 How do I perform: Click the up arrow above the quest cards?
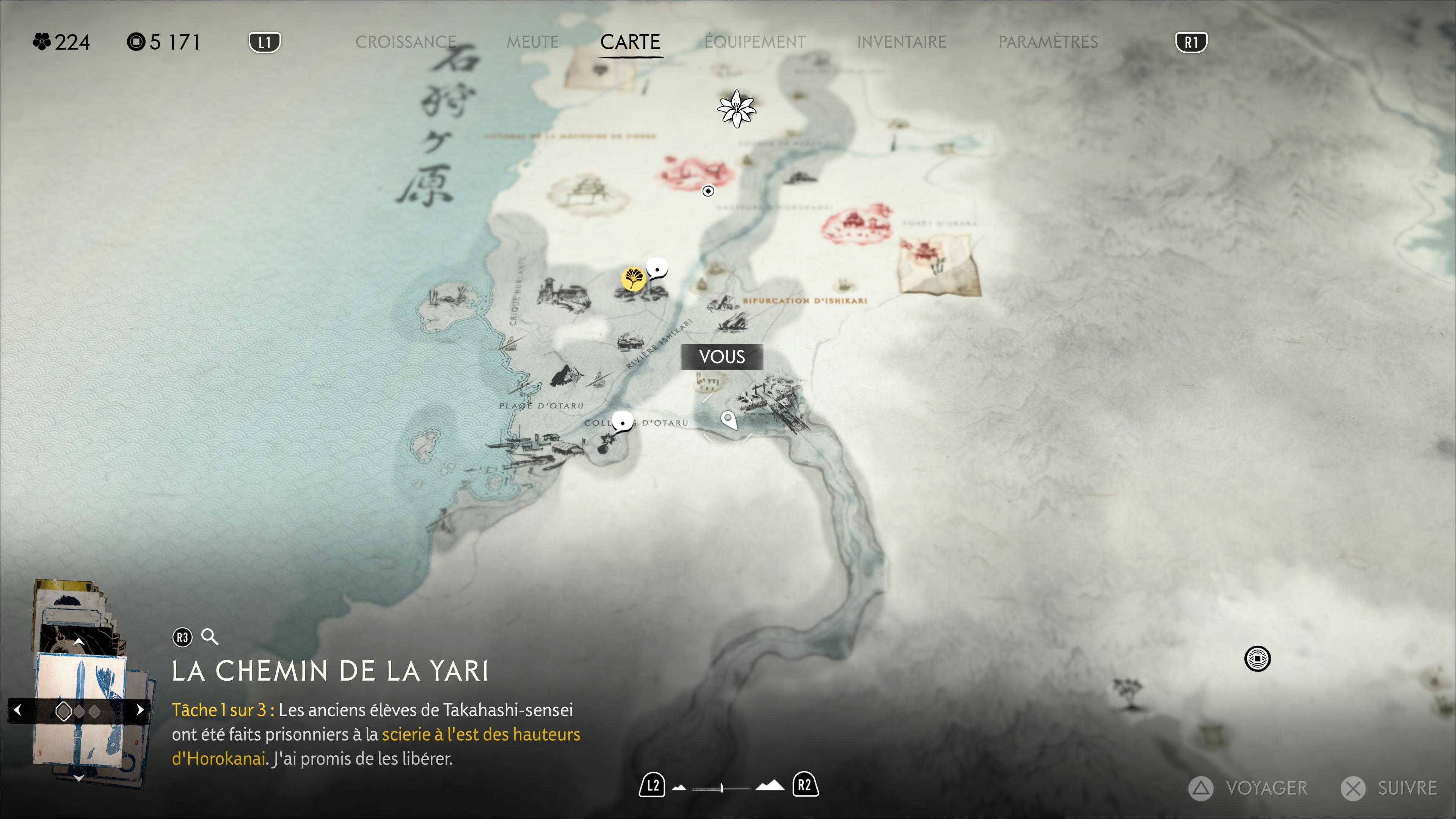(78, 642)
